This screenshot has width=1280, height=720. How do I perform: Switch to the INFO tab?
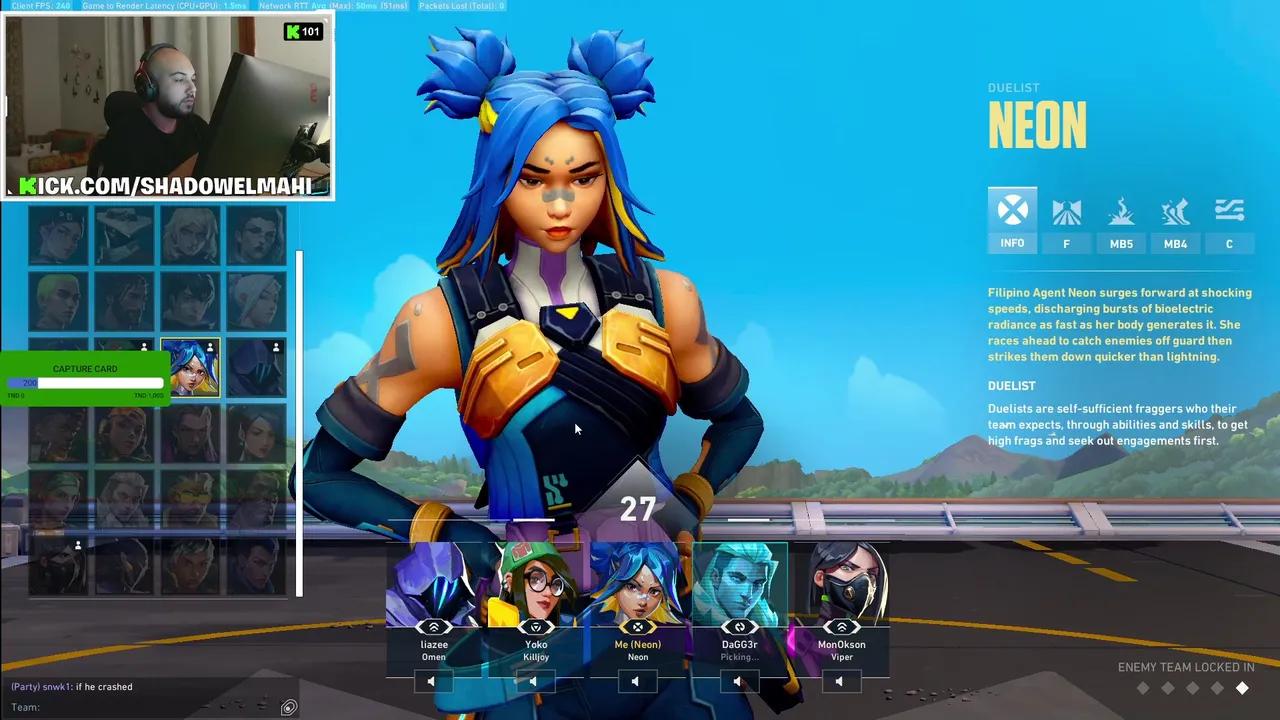pos(1012,218)
